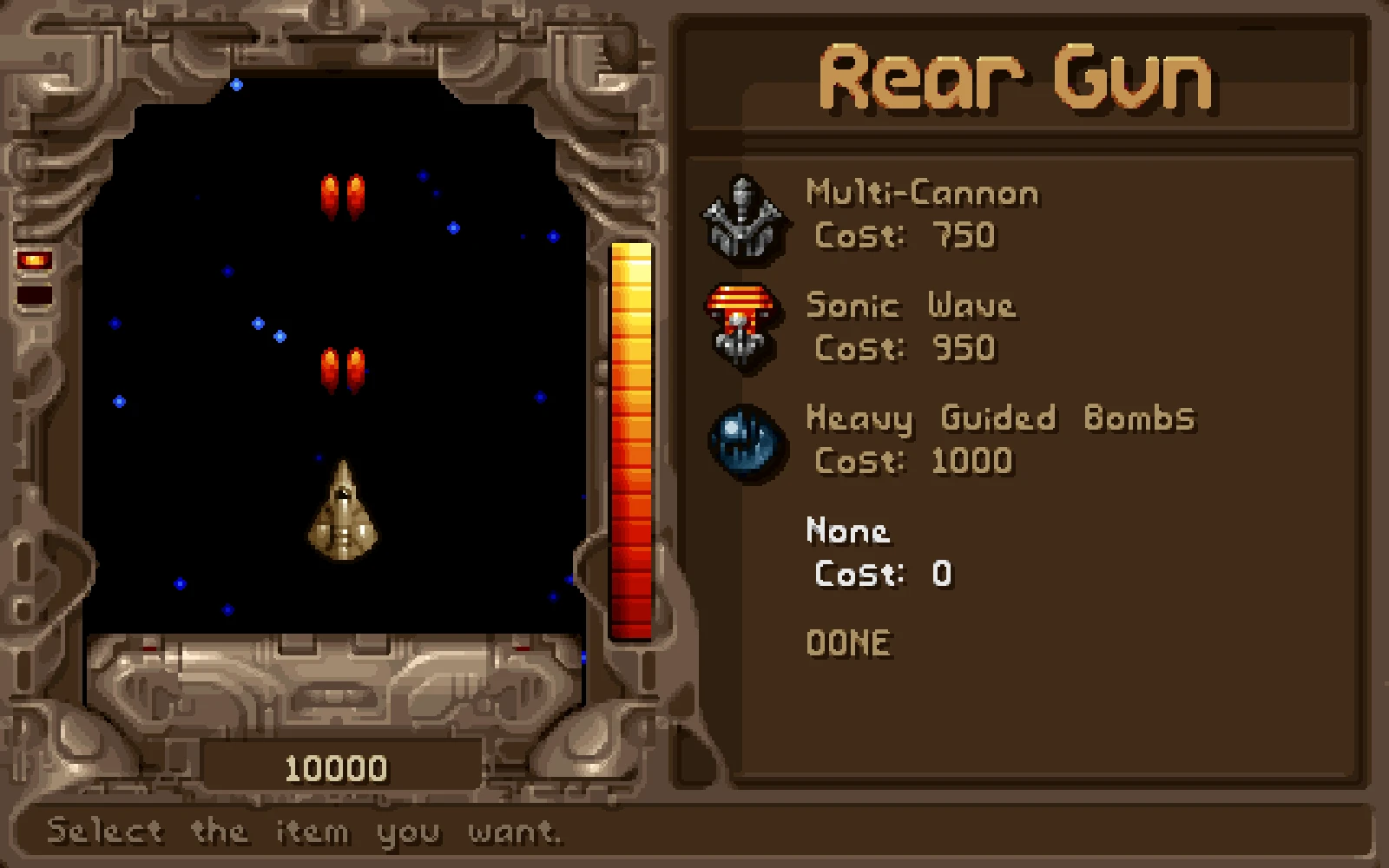Pick the red Sonic Wave icon
Image resolution: width=1389 pixels, height=868 pixels.
point(741,327)
